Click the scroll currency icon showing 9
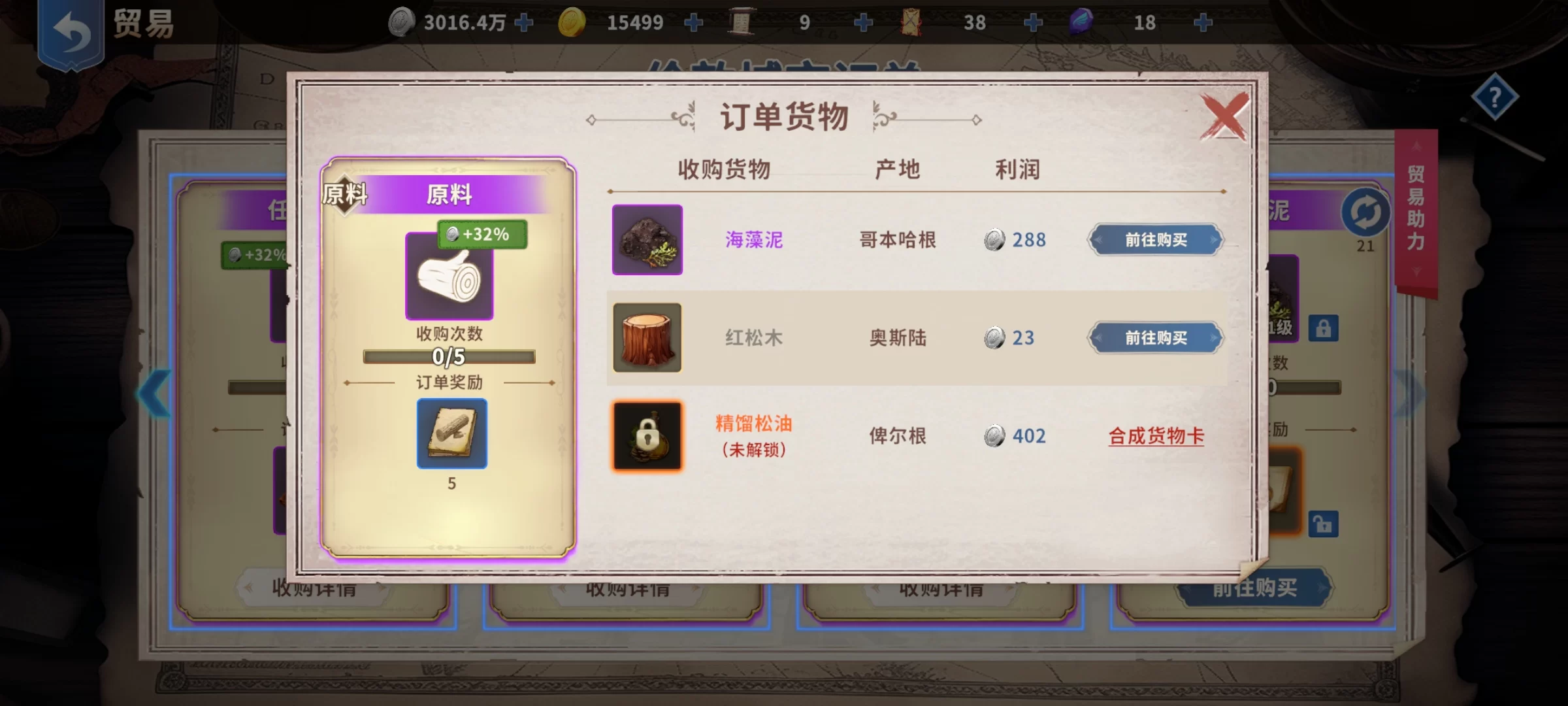Screen dimensions: 1568x706 coord(742,22)
